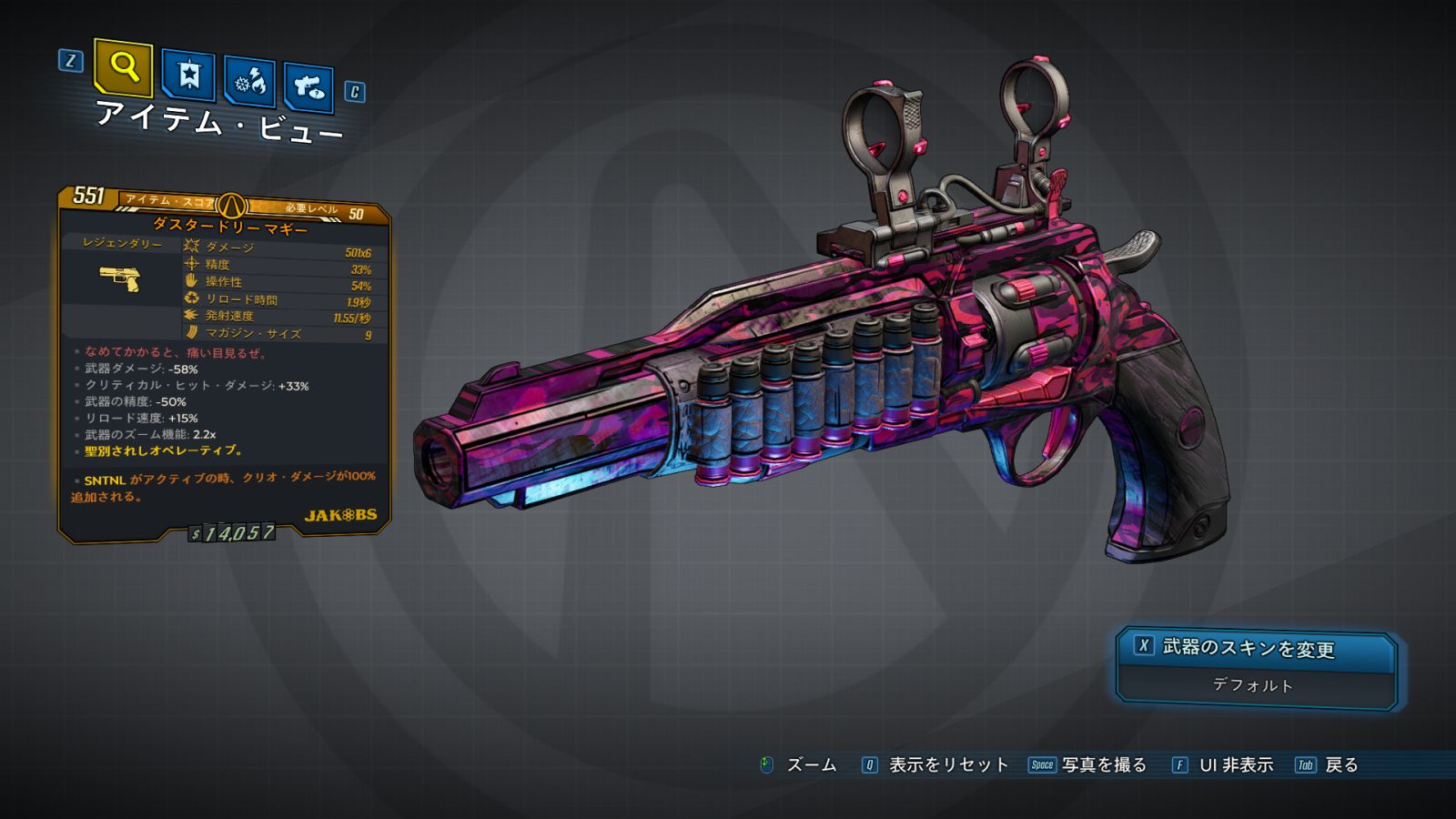Switch to the bookmark star tab

pyautogui.click(x=188, y=75)
